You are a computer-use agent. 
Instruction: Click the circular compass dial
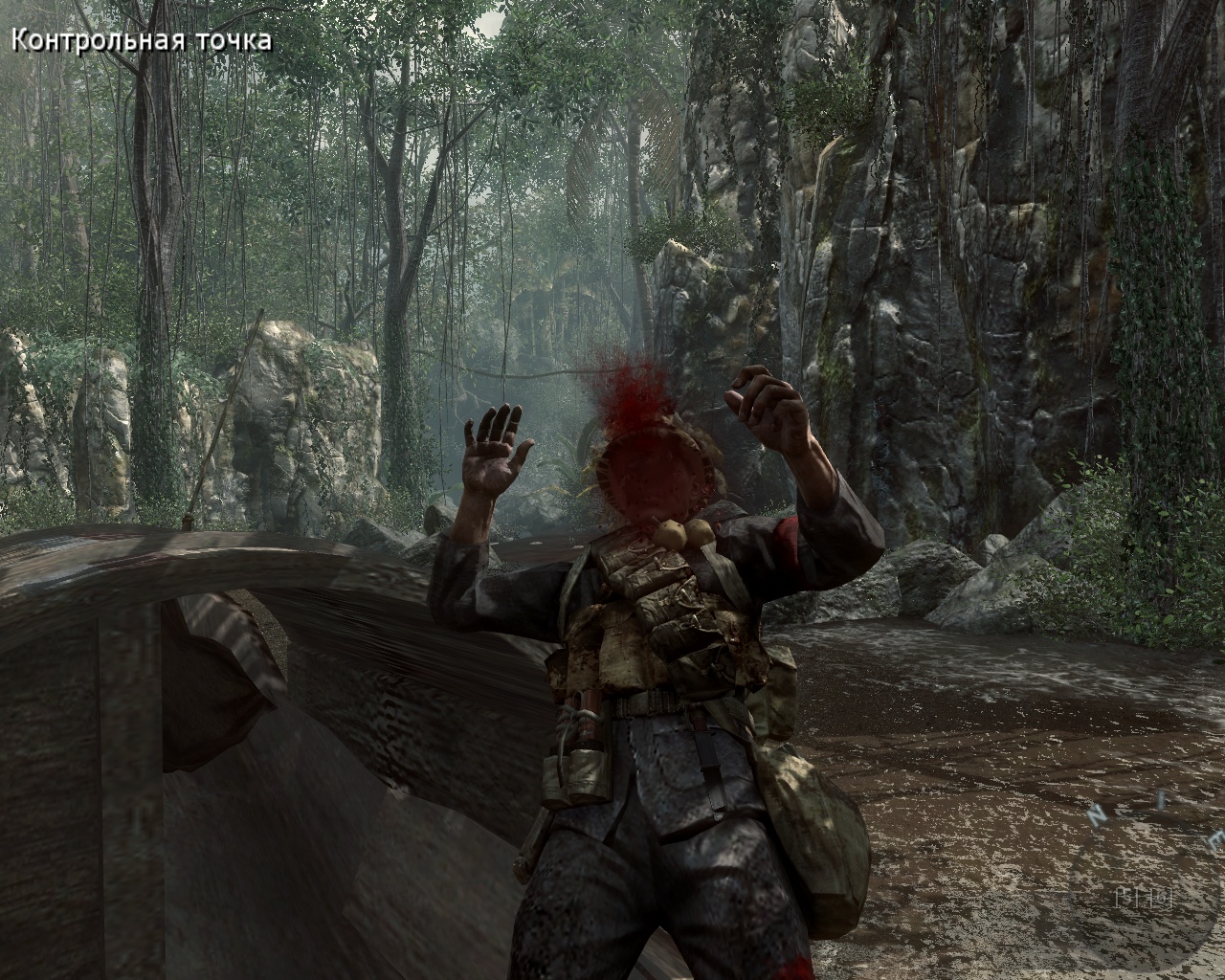[1145, 894]
